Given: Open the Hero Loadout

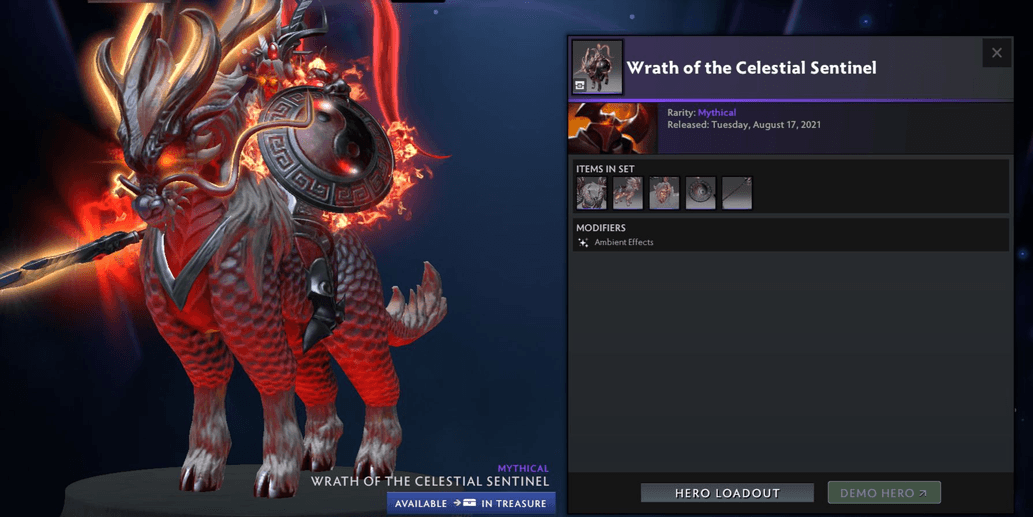Looking at the screenshot, I should coord(727,493).
